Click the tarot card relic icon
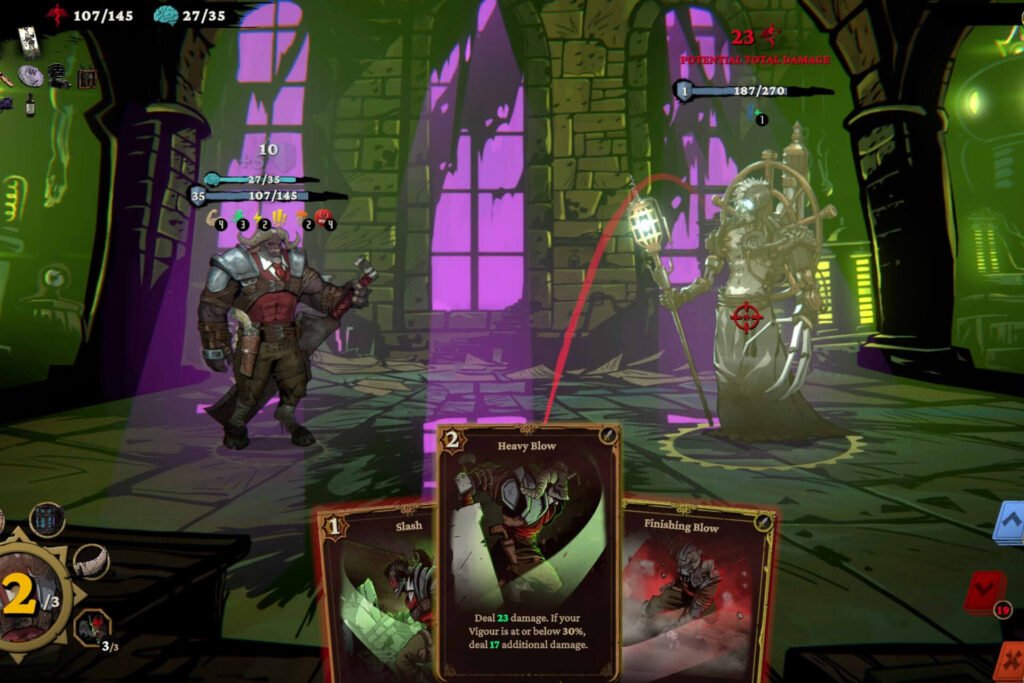1024x683 pixels. pyautogui.click(x=28, y=41)
